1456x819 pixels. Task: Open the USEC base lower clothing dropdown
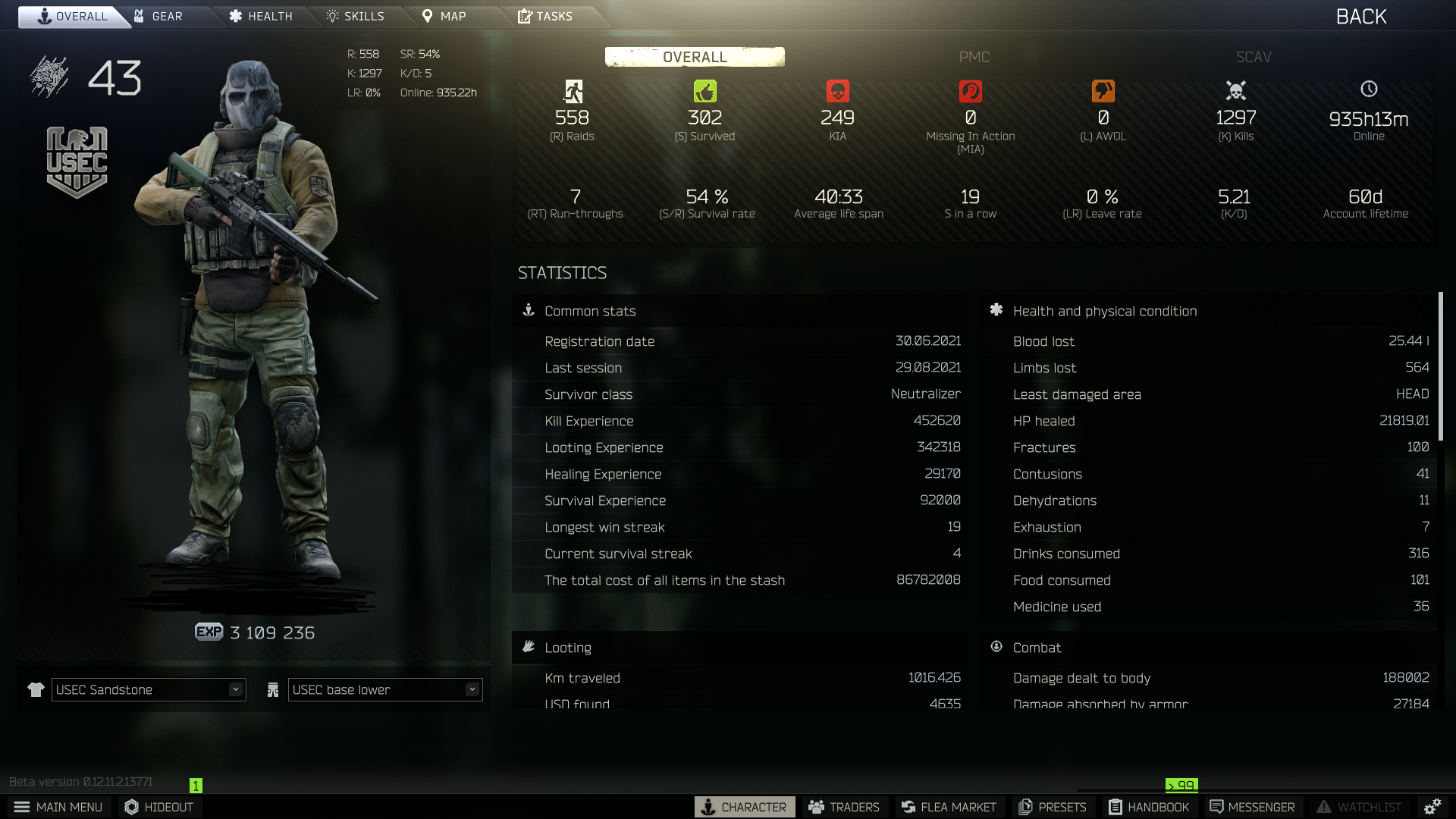point(384,689)
